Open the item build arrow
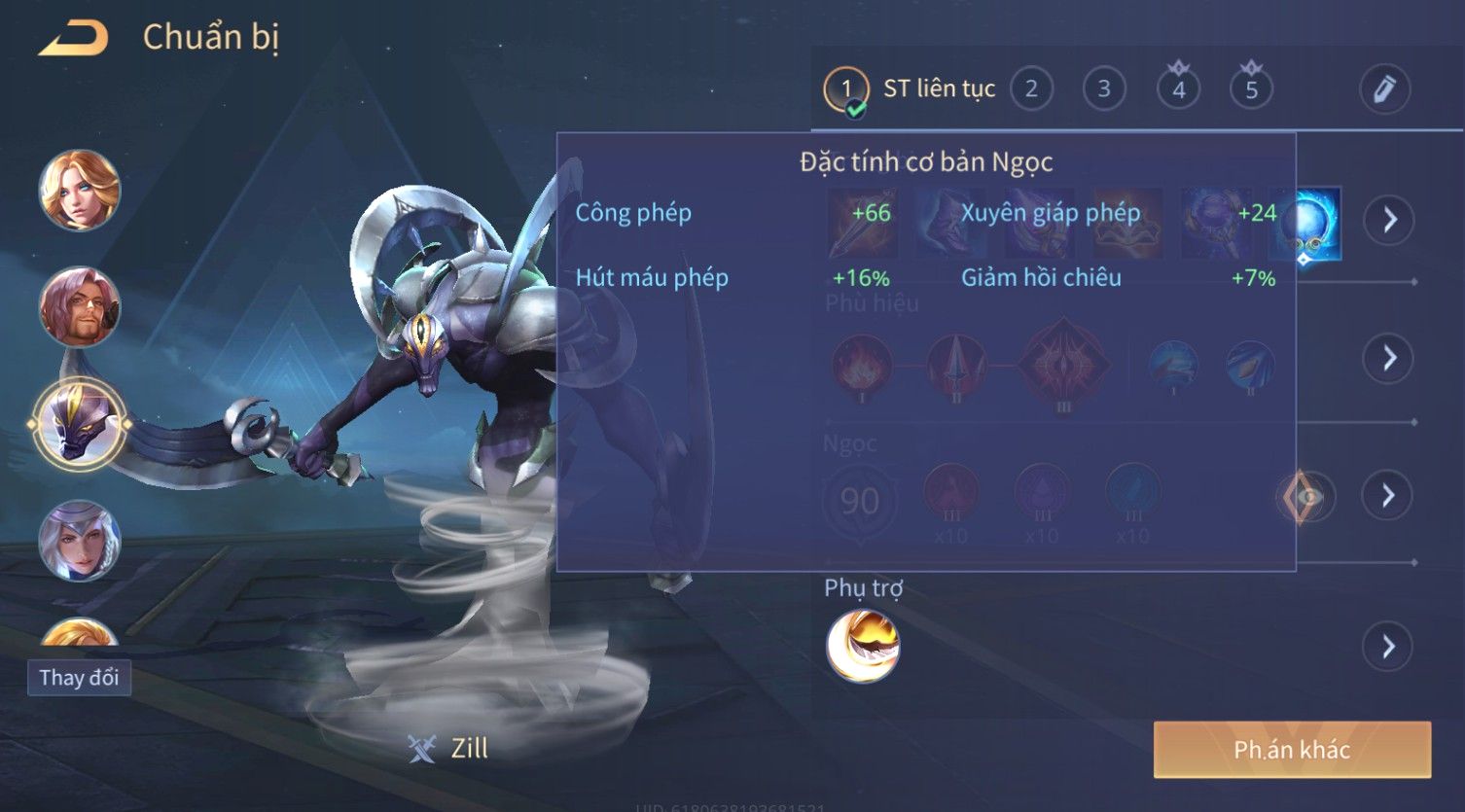Image resolution: width=1465 pixels, height=812 pixels. pos(1389,220)
